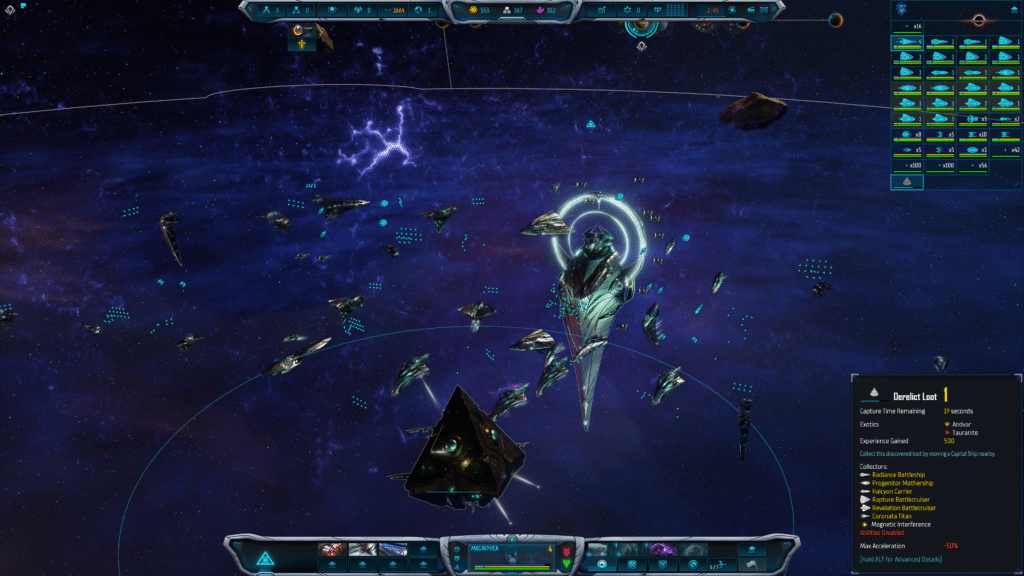
Task: Activate the red ability icon in bottom-left panel
Action: pyautogui.click(x=333, y=550)
